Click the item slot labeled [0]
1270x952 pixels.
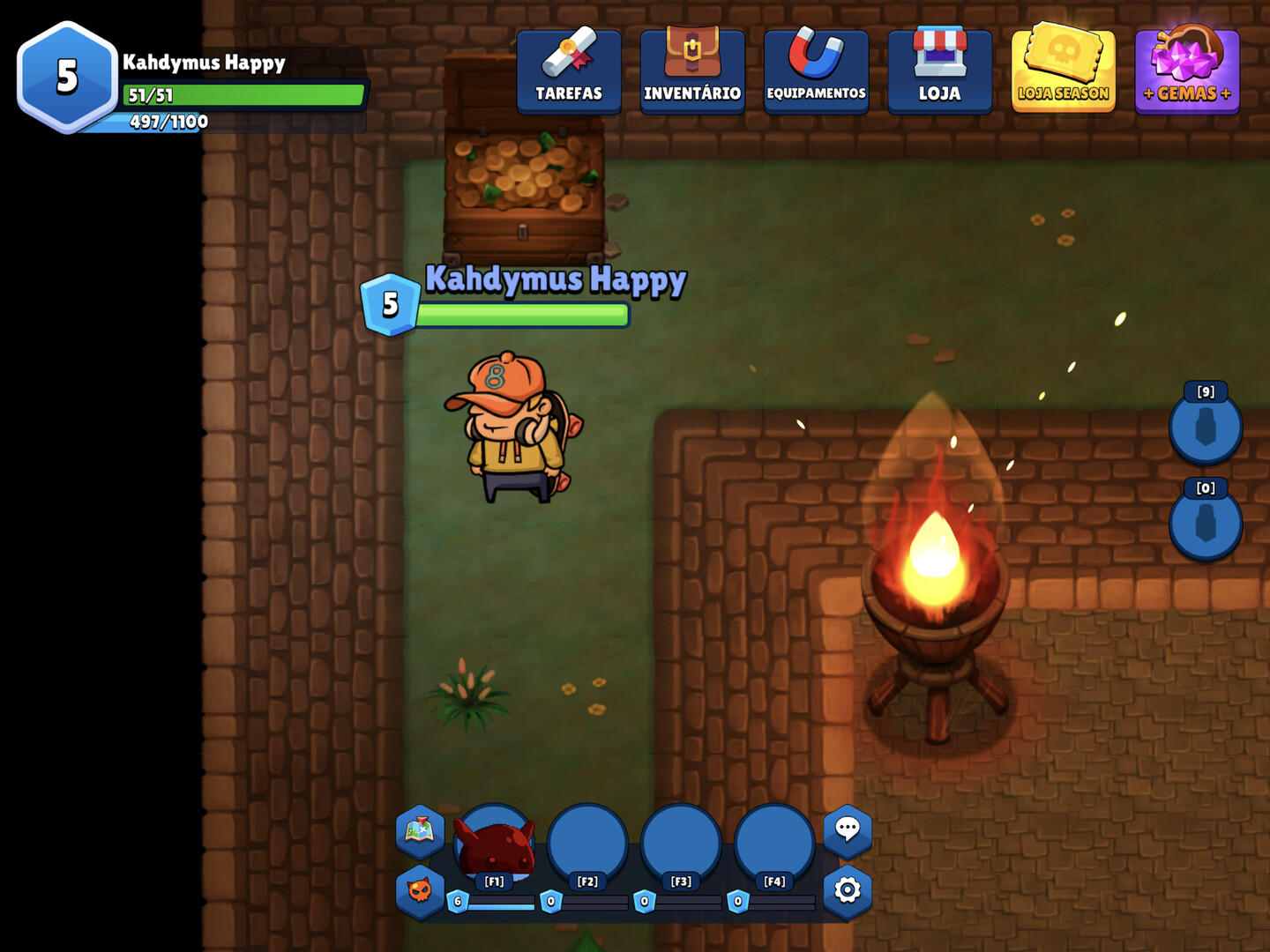(1206, 525)
